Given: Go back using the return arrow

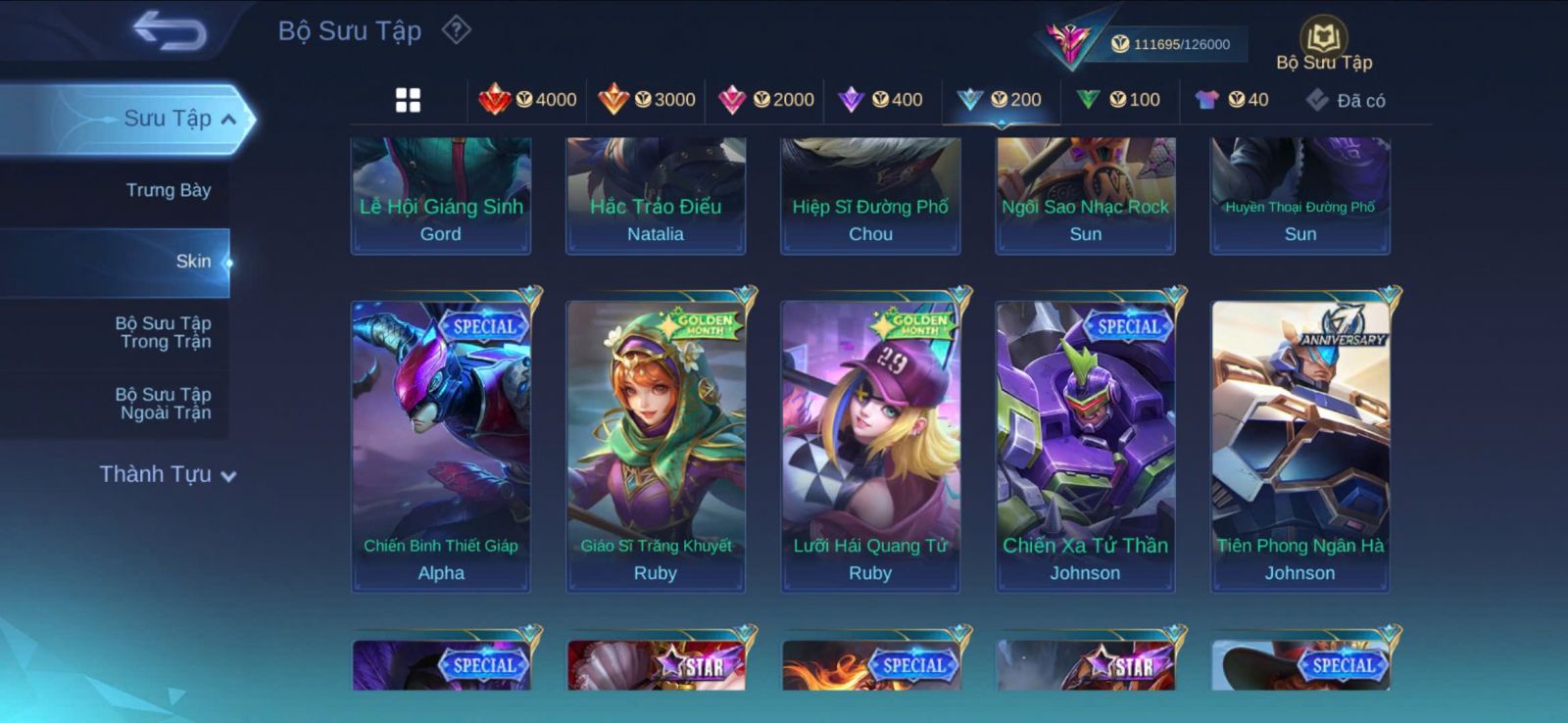Looking at the screenshot, I should (x=171, y=30).
